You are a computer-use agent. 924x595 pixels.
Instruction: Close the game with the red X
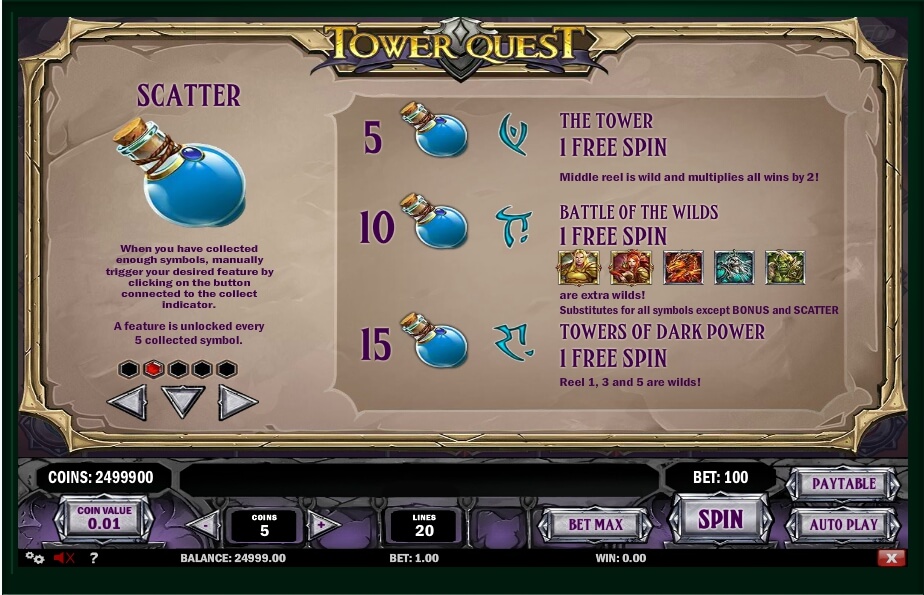click(x=890, y=558)
